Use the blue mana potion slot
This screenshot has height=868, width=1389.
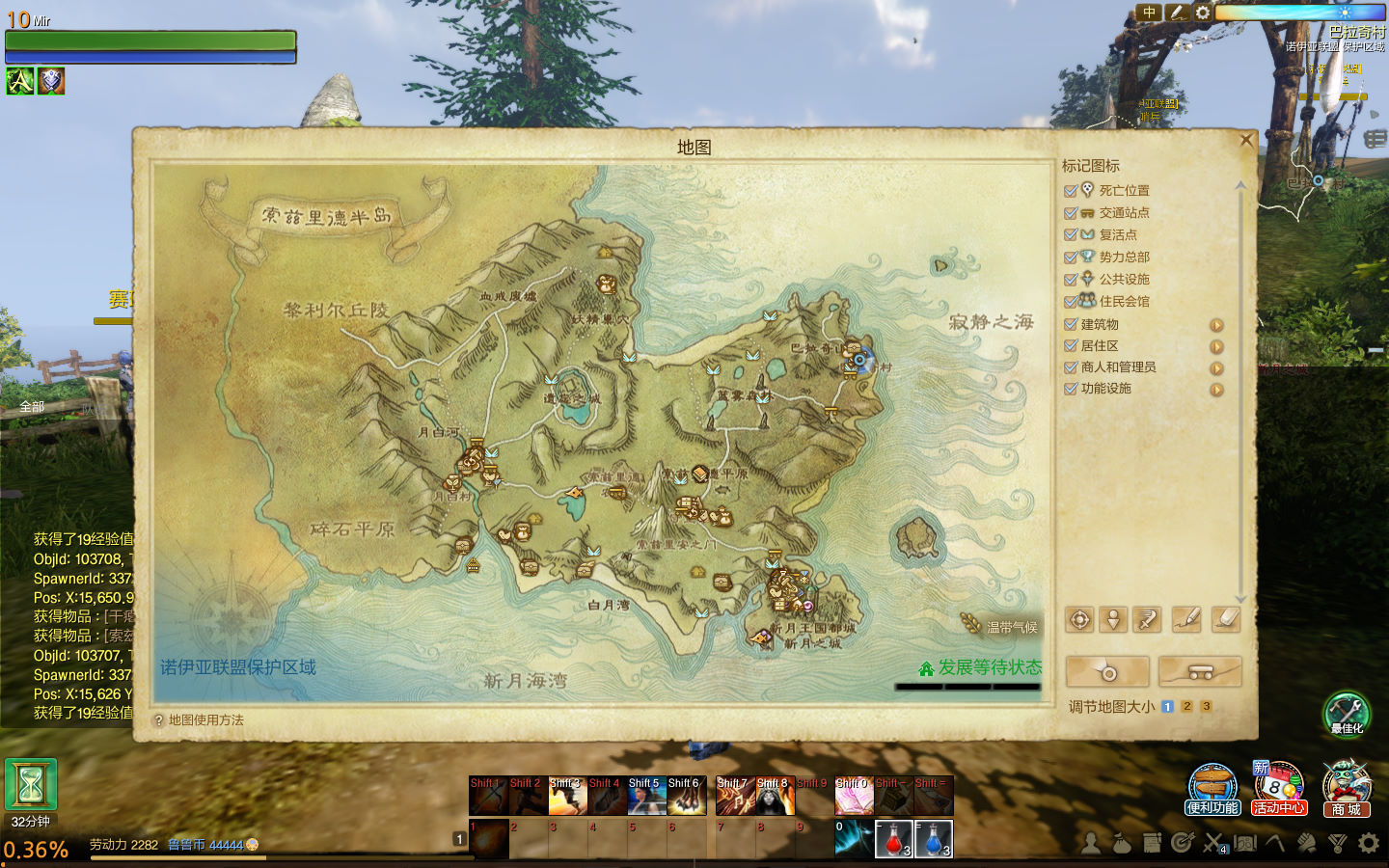[933, 839]
